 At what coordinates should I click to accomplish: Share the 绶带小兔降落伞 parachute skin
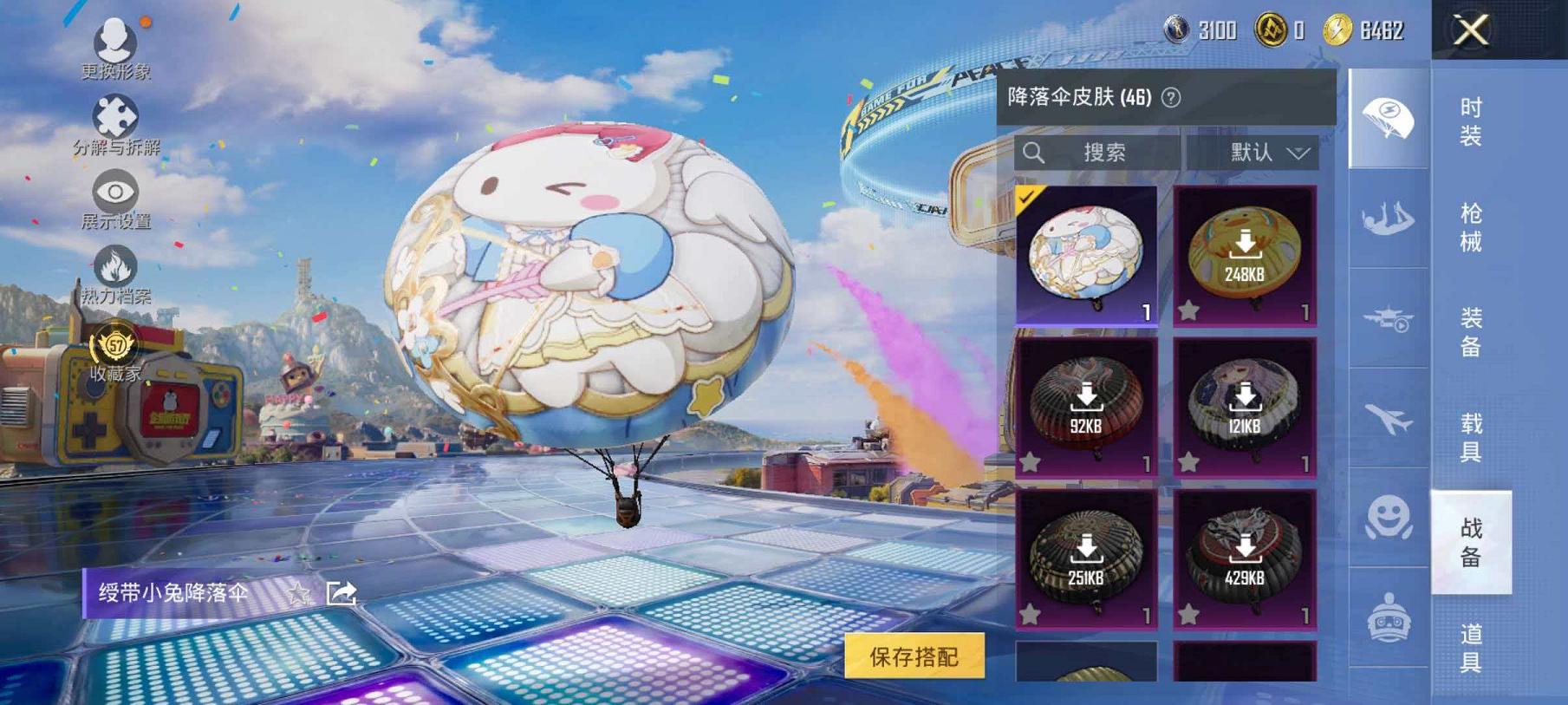click(342, 591)
